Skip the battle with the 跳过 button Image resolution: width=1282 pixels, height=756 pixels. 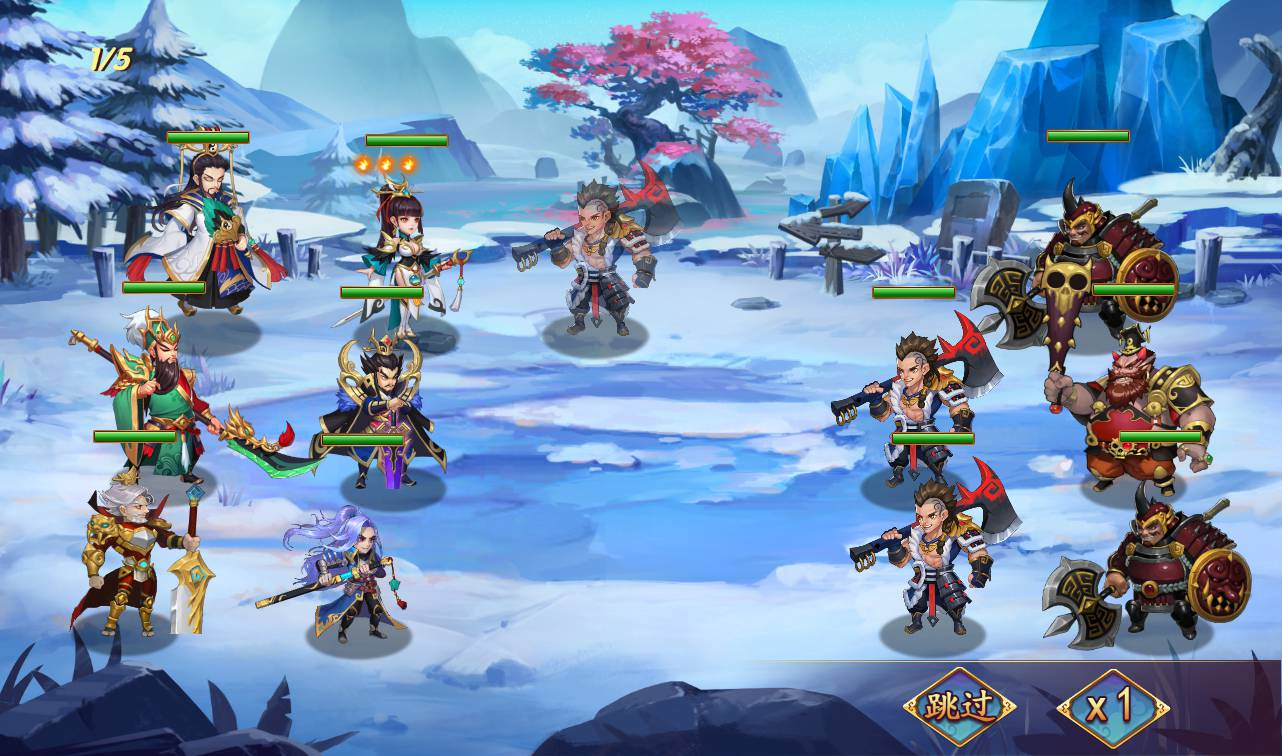click(x=959, y=707)
